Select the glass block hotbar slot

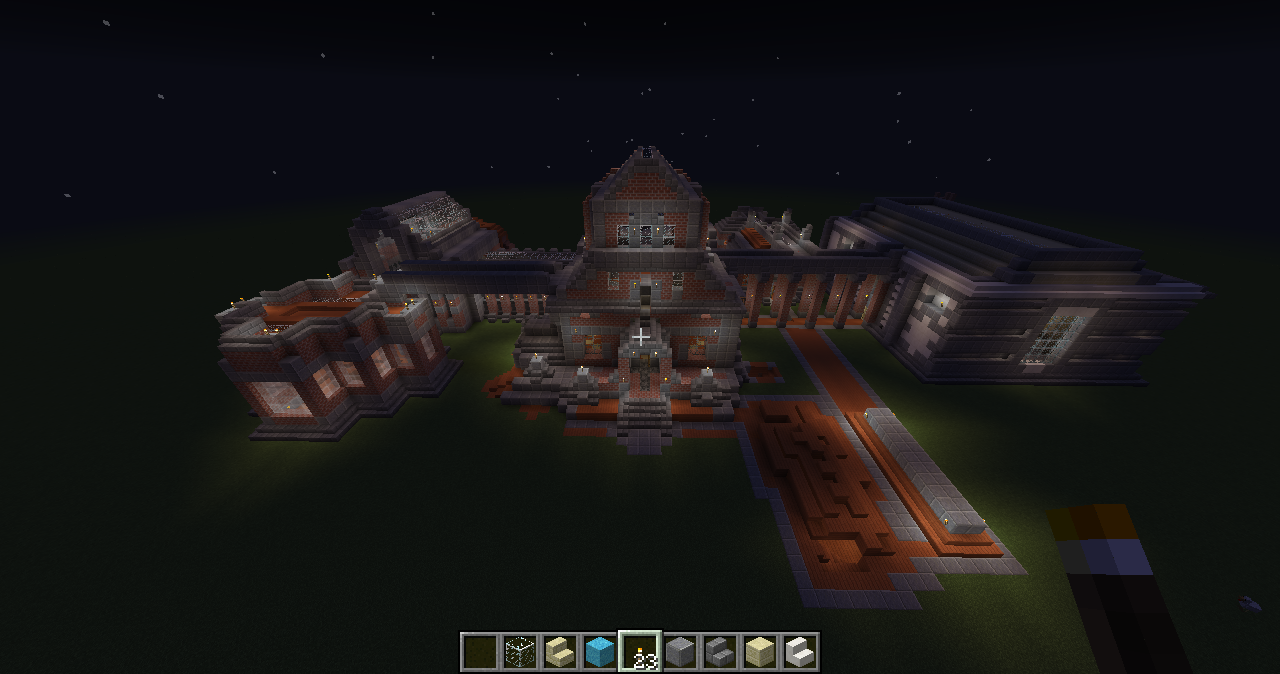[x=520, y=652]
